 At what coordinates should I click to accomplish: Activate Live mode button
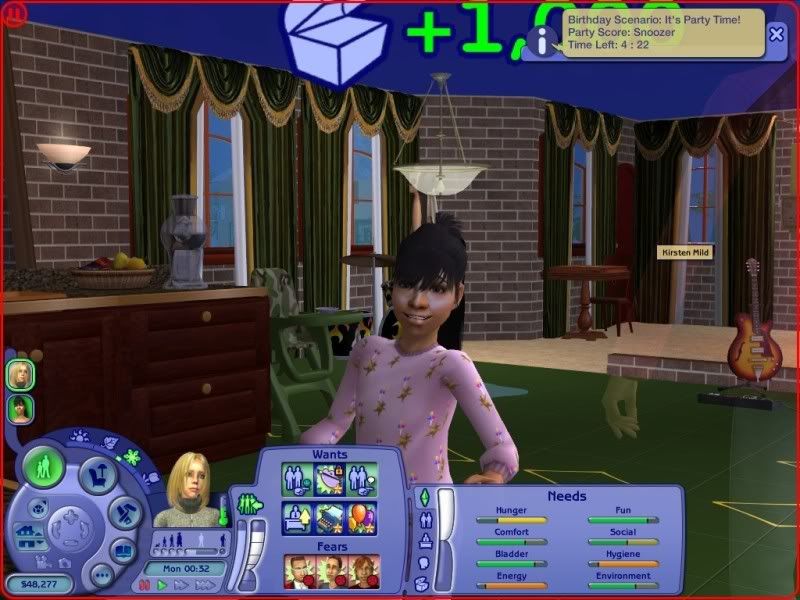[44, 468]
